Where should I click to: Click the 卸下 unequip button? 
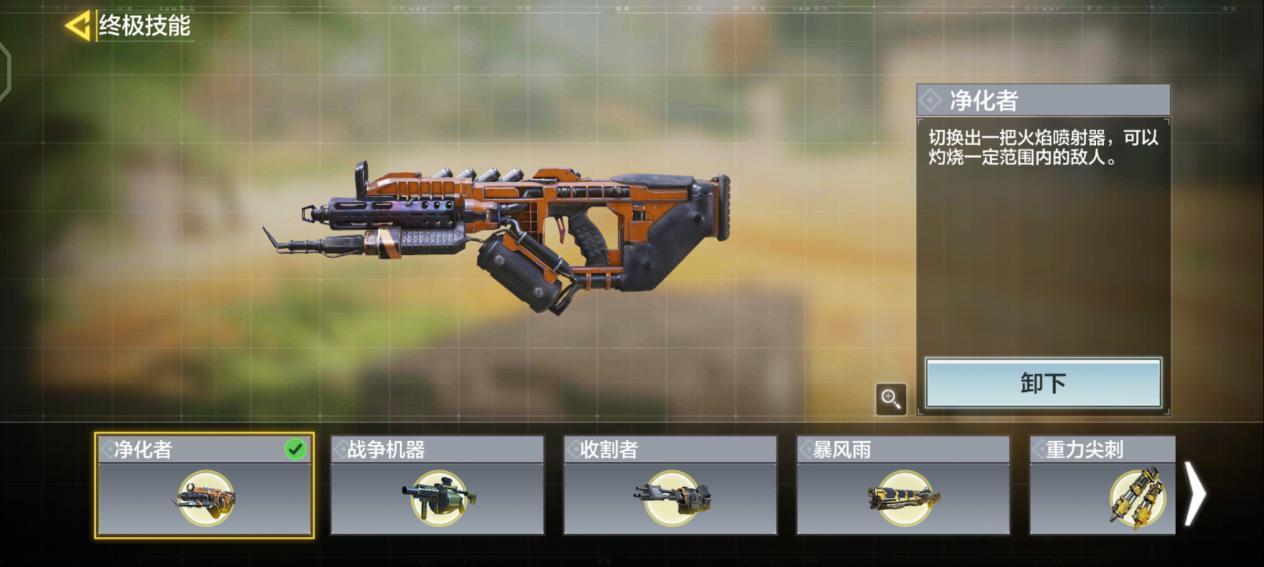coord(1043,384)
